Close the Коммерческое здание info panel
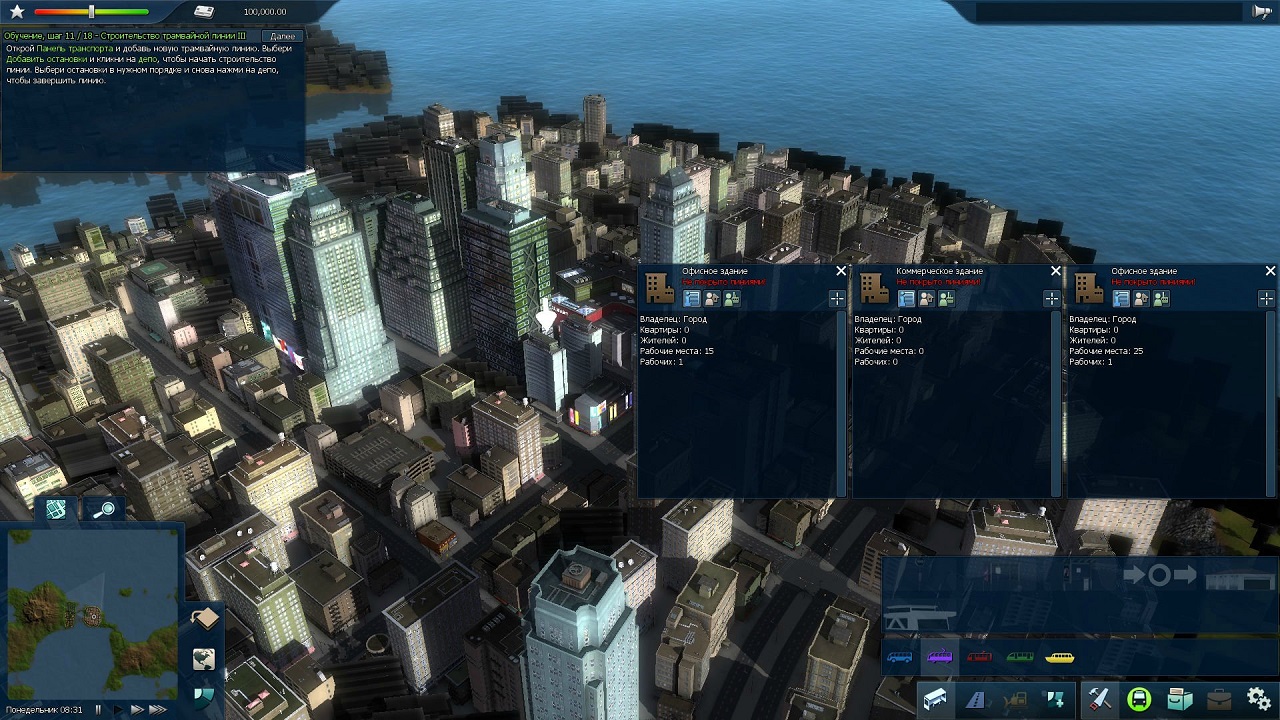Image resolution: width=1280 pixels, height=720 pixels. 1056,271
